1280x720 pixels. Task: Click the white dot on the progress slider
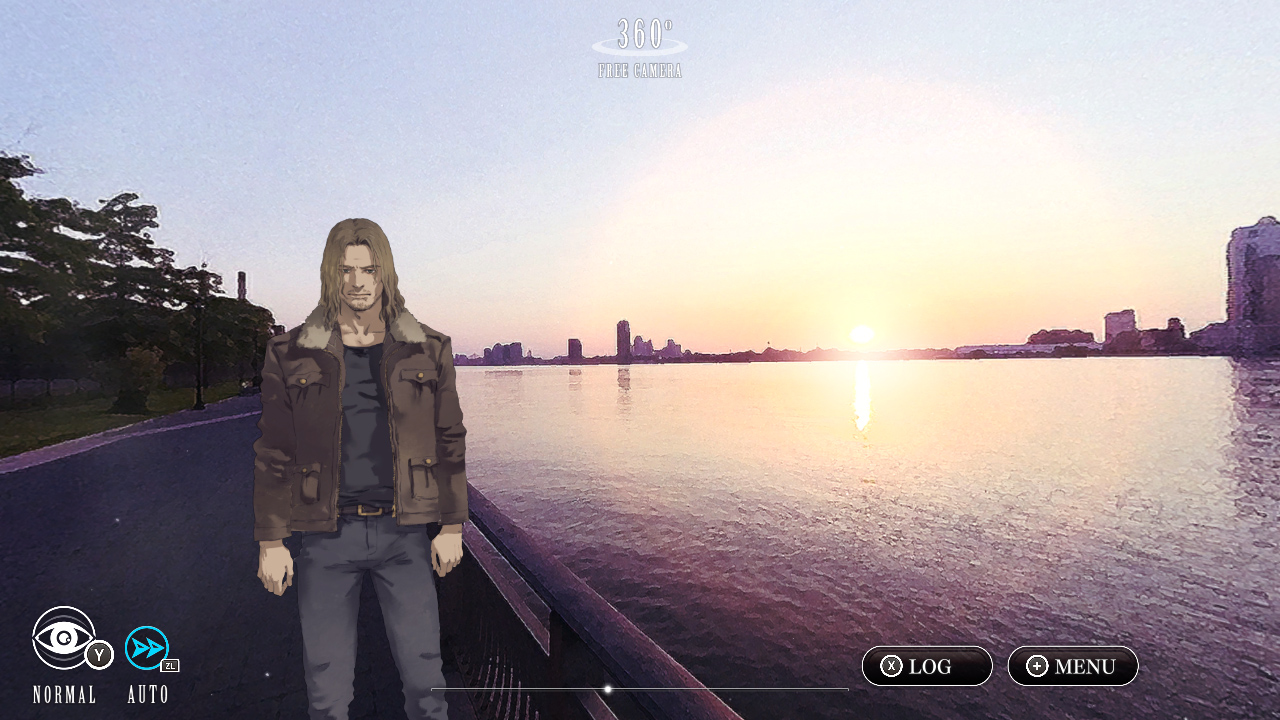click(x=608, y=689)
